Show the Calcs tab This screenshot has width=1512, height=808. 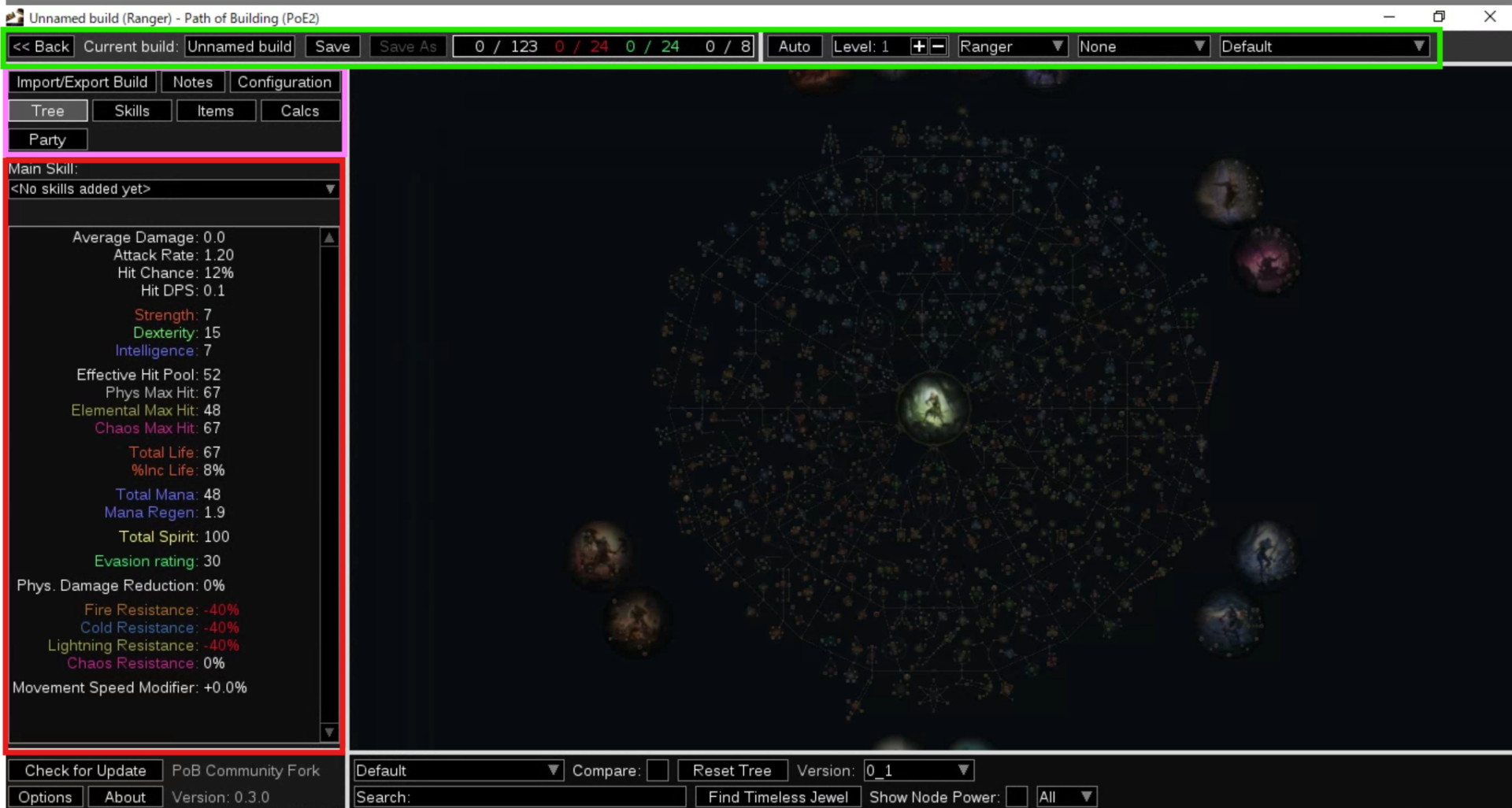(300, 111)
